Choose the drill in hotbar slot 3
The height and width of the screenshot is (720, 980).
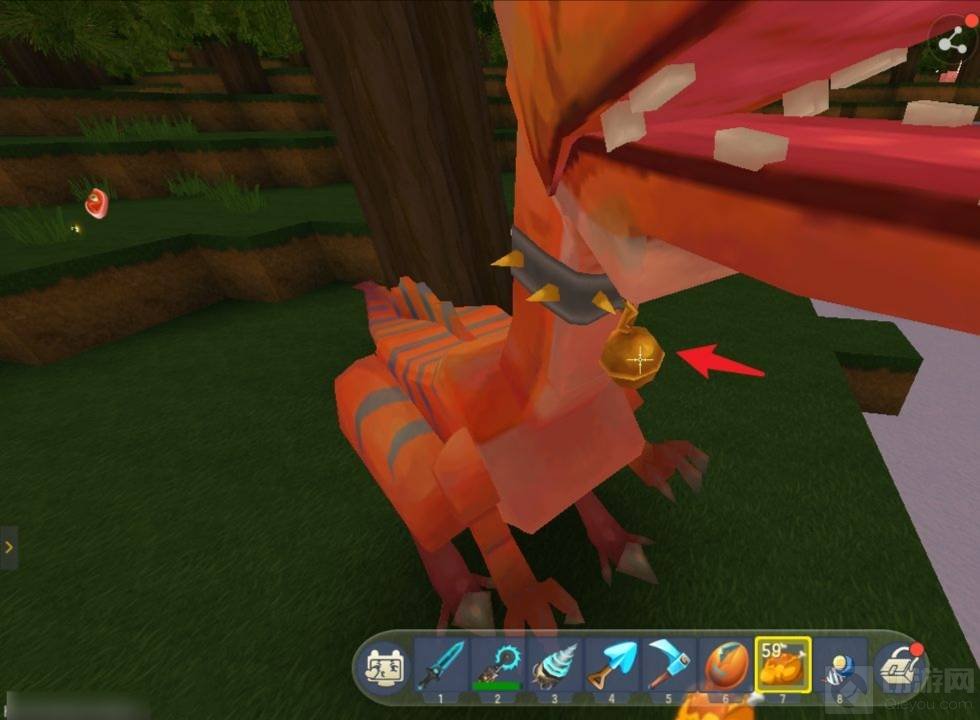(x=554, y=662)
